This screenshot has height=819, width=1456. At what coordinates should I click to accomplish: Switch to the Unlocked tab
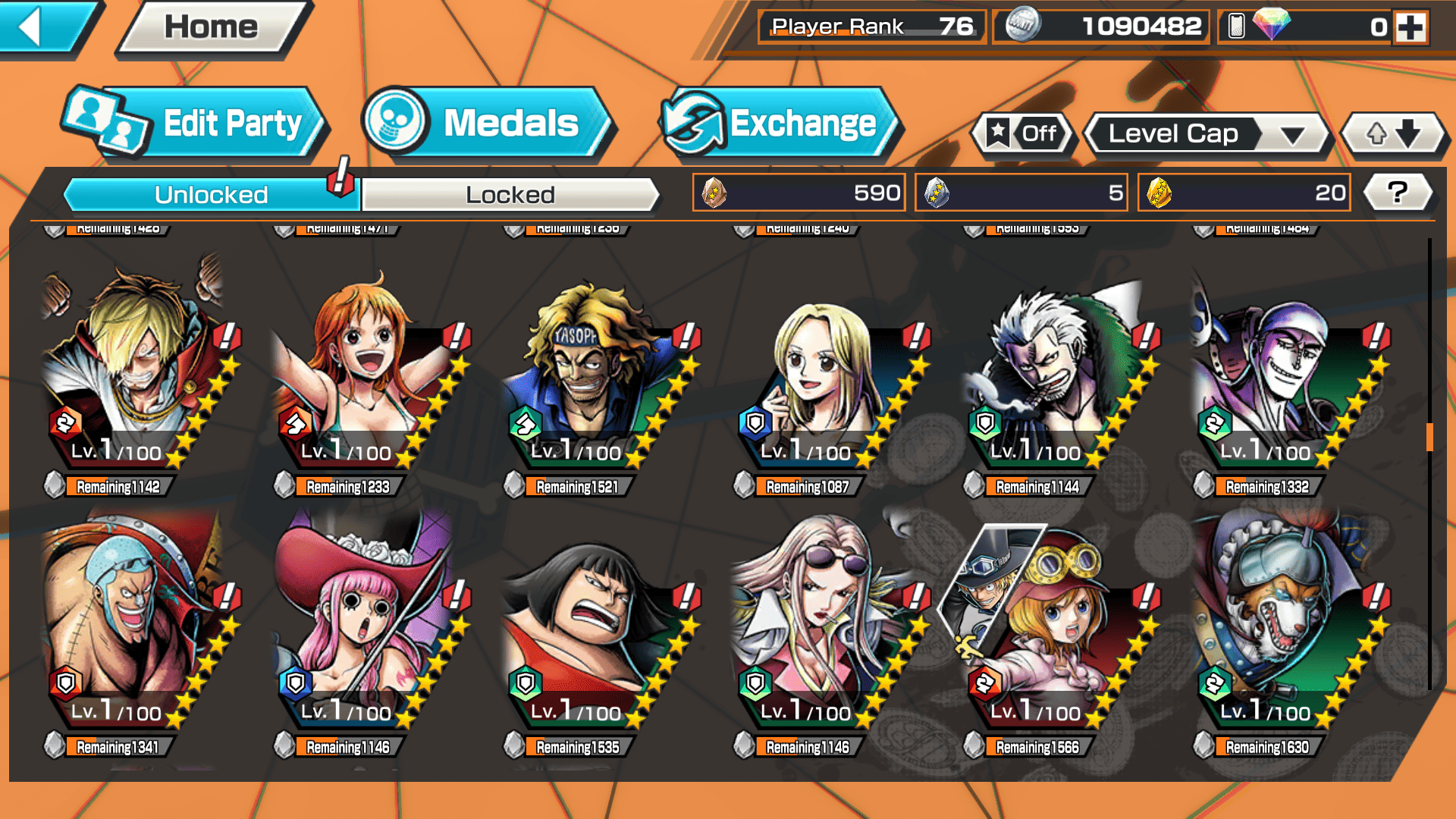[211, 195]
